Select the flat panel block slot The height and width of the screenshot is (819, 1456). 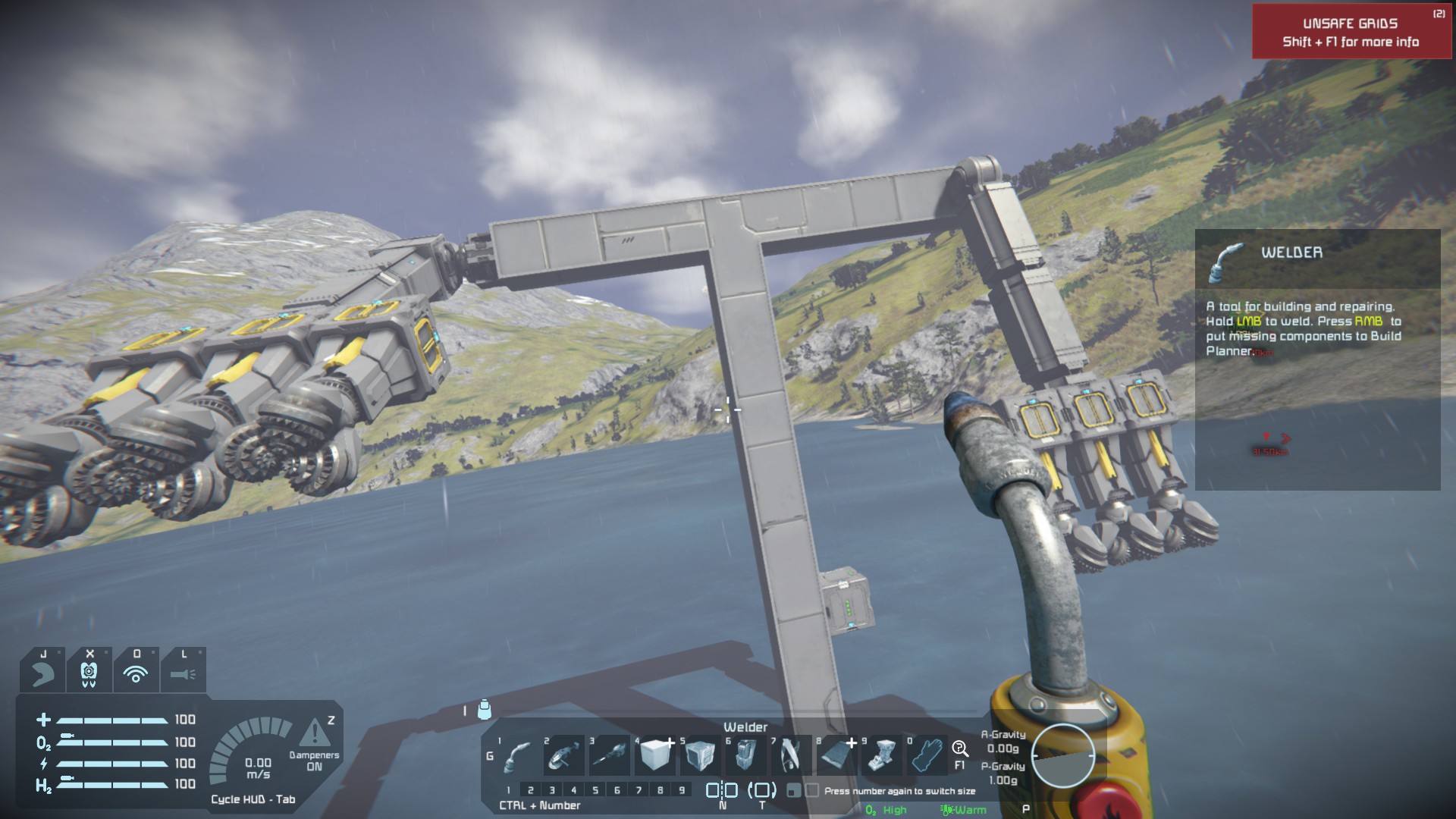(836, 755)
